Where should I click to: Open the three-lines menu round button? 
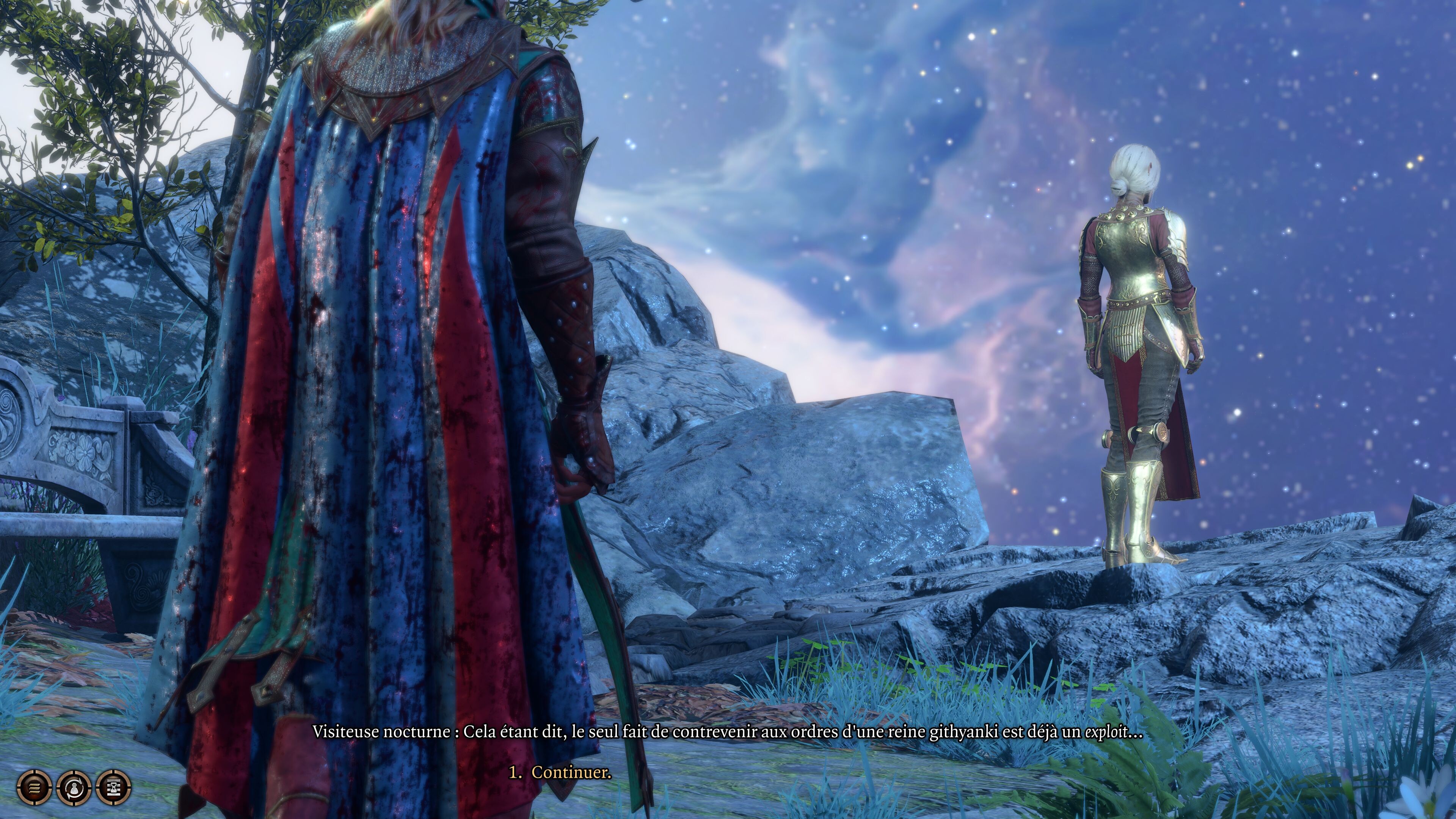[34, 786]
